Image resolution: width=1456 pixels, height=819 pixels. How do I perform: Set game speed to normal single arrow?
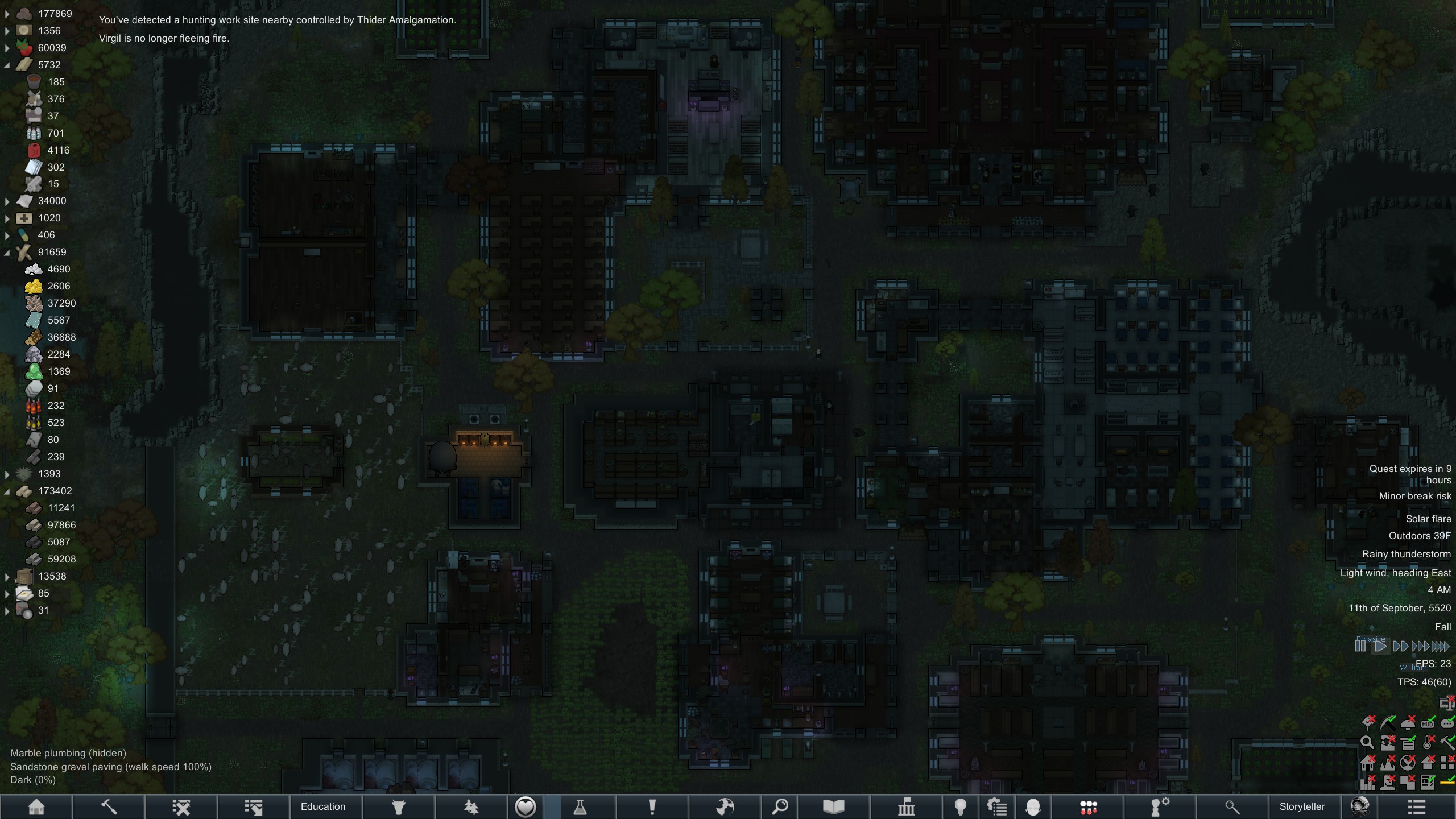click(x=1380, y=646)
